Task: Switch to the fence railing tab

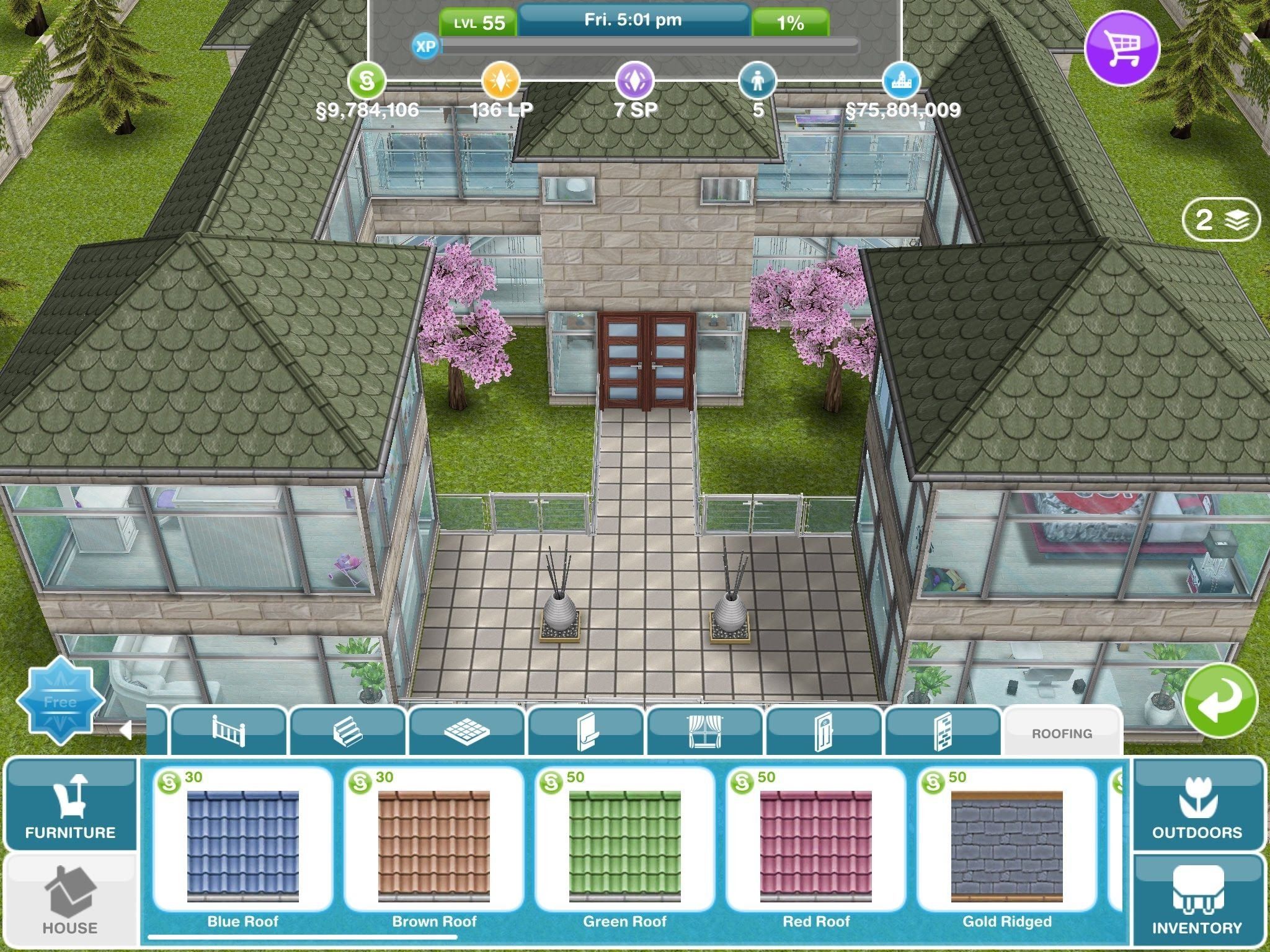Action: click(228, 731)
